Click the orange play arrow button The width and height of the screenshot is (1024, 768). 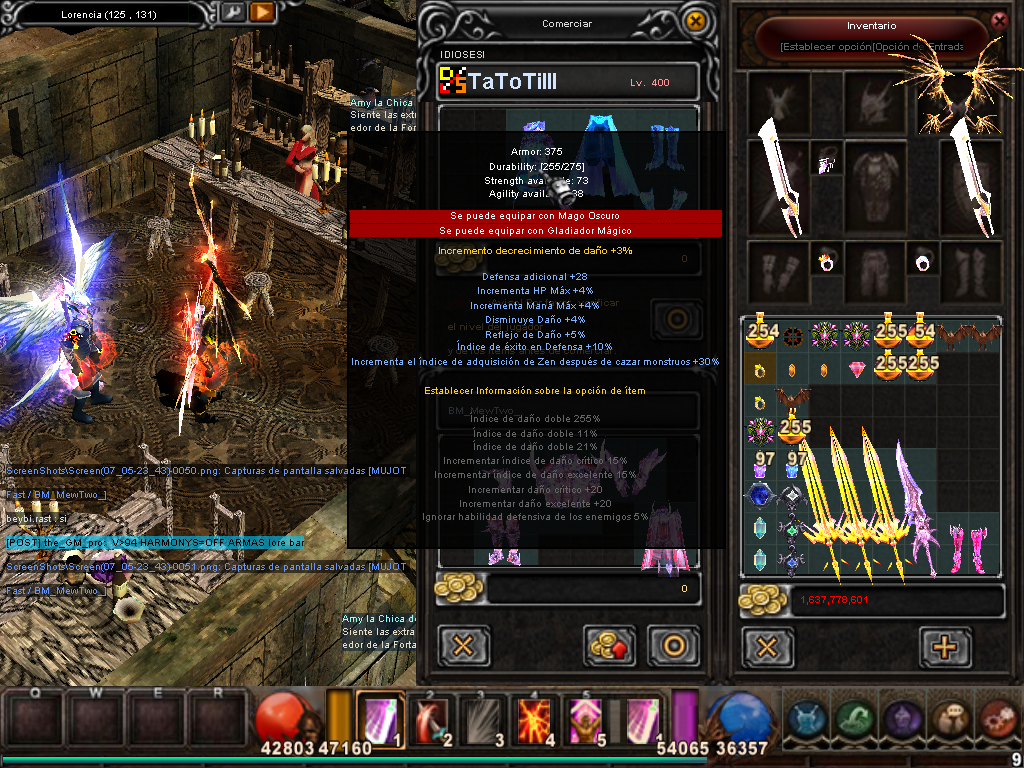click(262, 13)
